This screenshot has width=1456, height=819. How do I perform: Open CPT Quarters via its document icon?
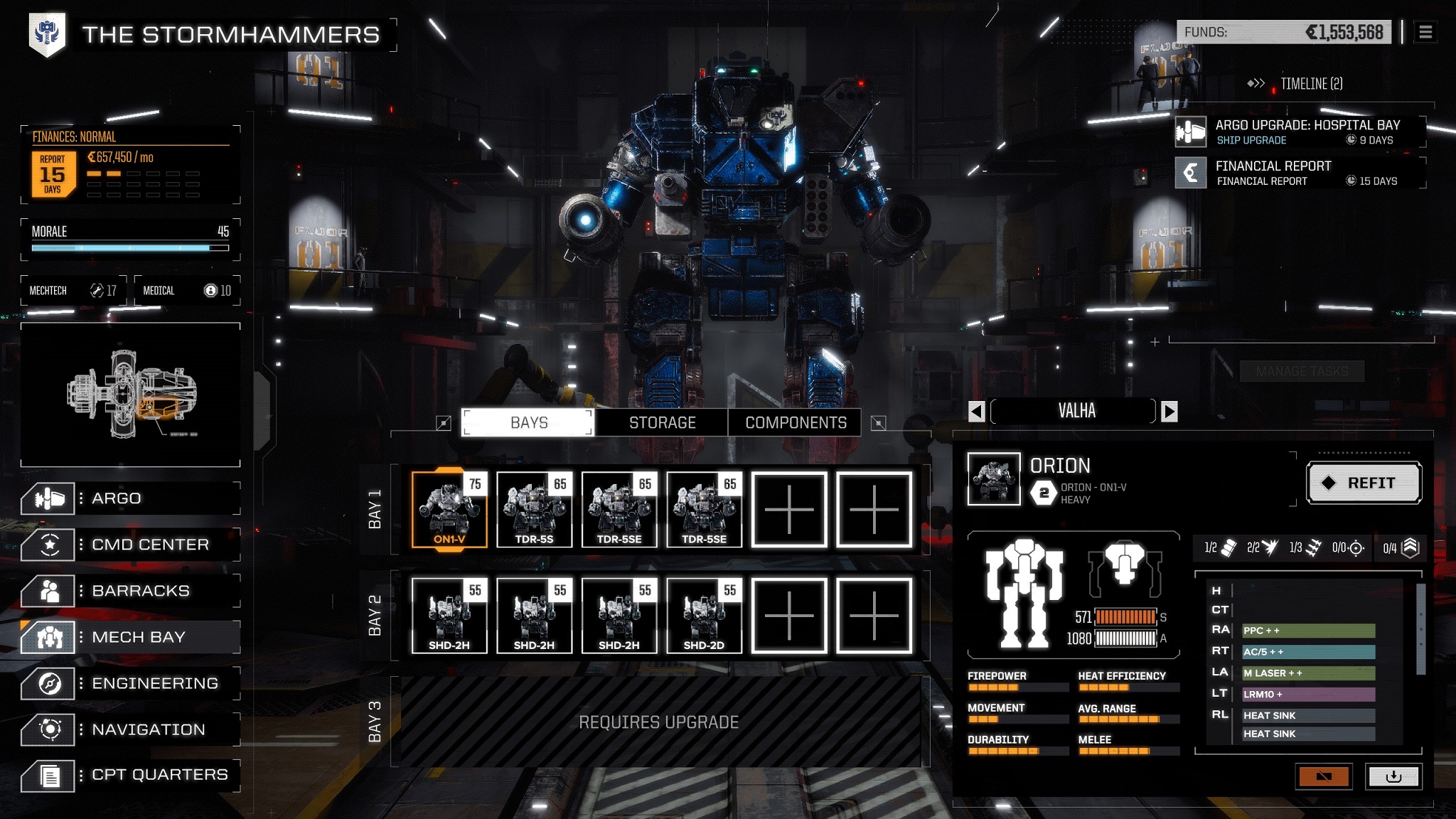(x=50, y=775)
